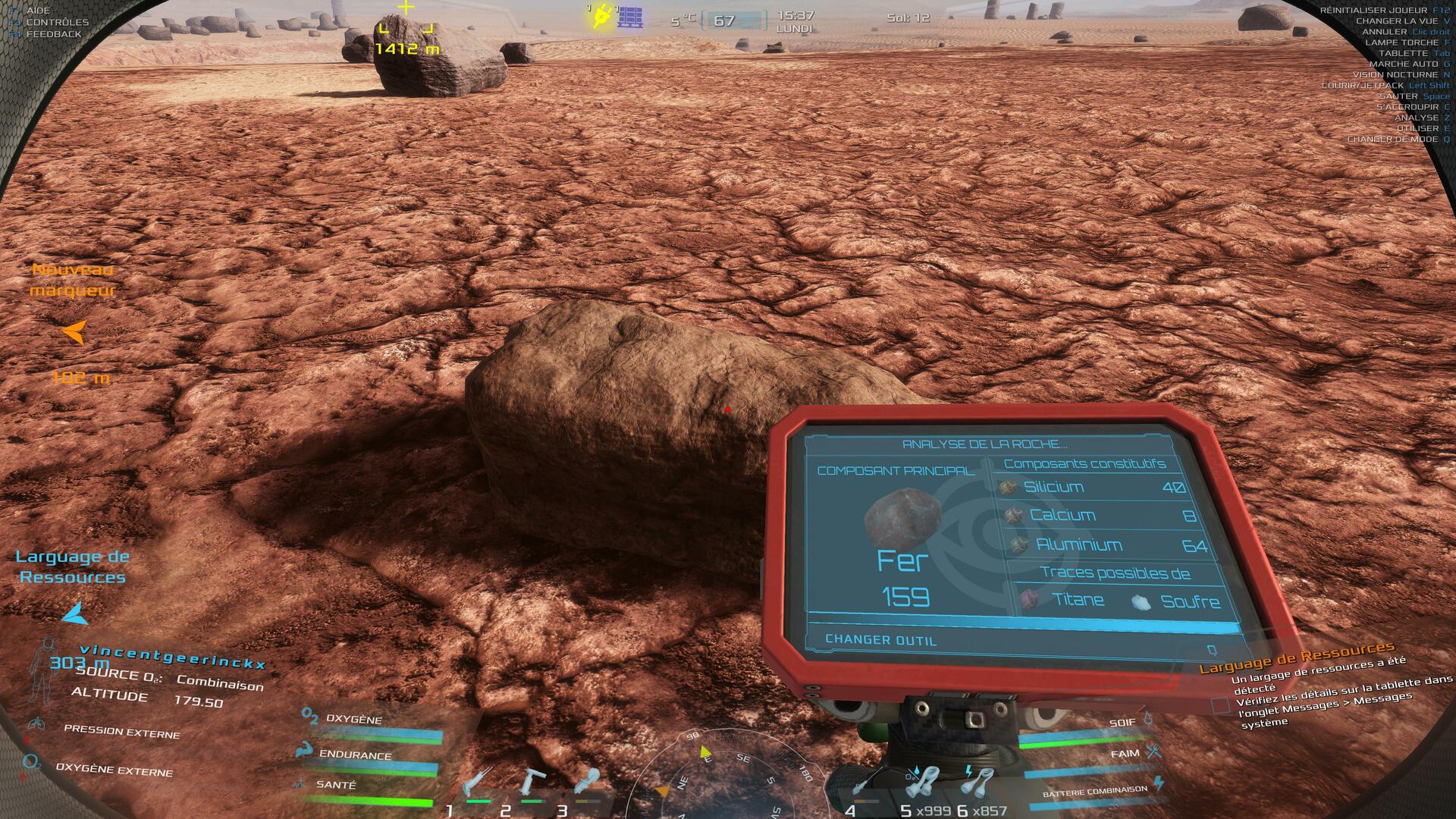Click Changer Outil on the tablet

881,640
